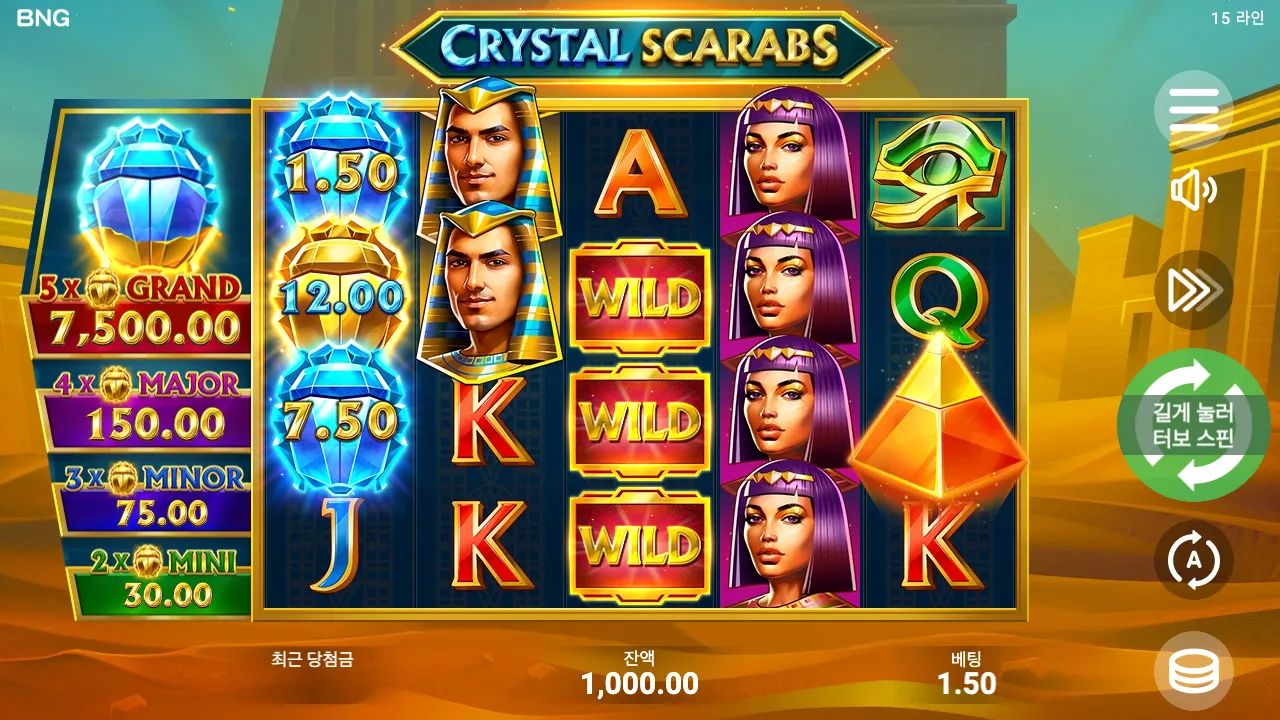Screen dimensions: 1280x720
Task: Click the Crystal Scarabs title banner
Action: [x=640, y=42]
